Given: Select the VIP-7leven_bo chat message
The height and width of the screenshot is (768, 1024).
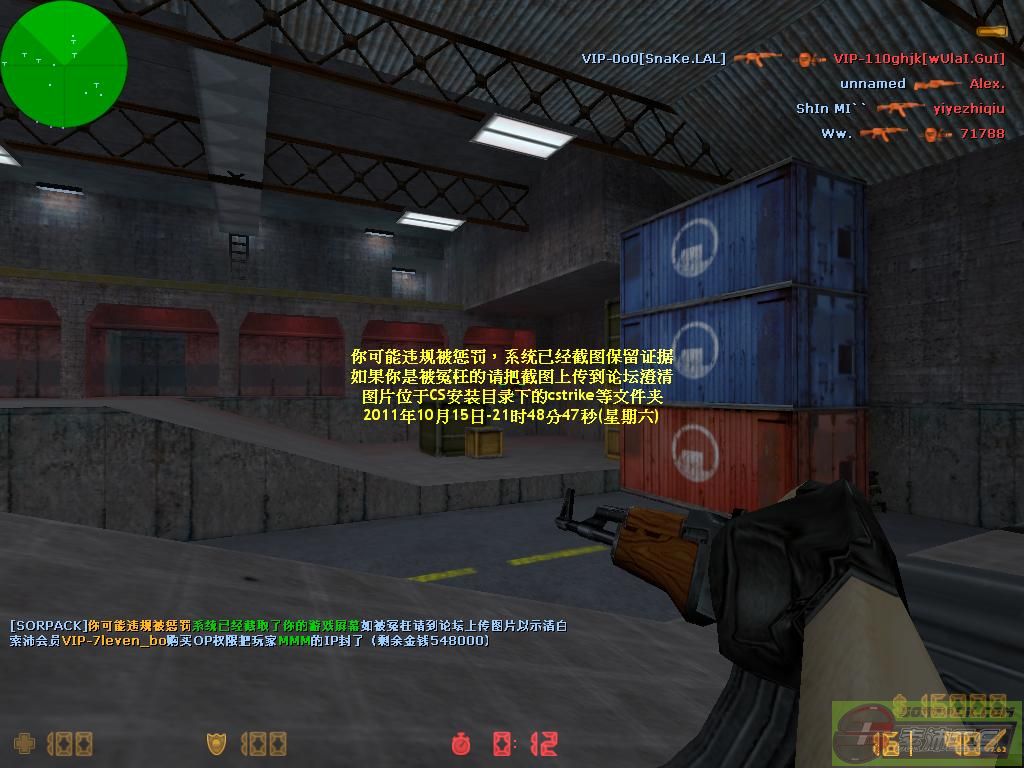Looking at the screenshot, I should pos(249,641).
